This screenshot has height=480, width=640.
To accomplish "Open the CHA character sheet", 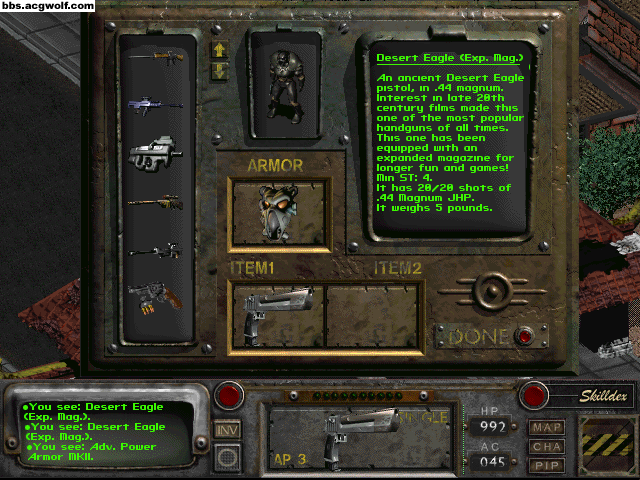I will (x=547, y=446).
